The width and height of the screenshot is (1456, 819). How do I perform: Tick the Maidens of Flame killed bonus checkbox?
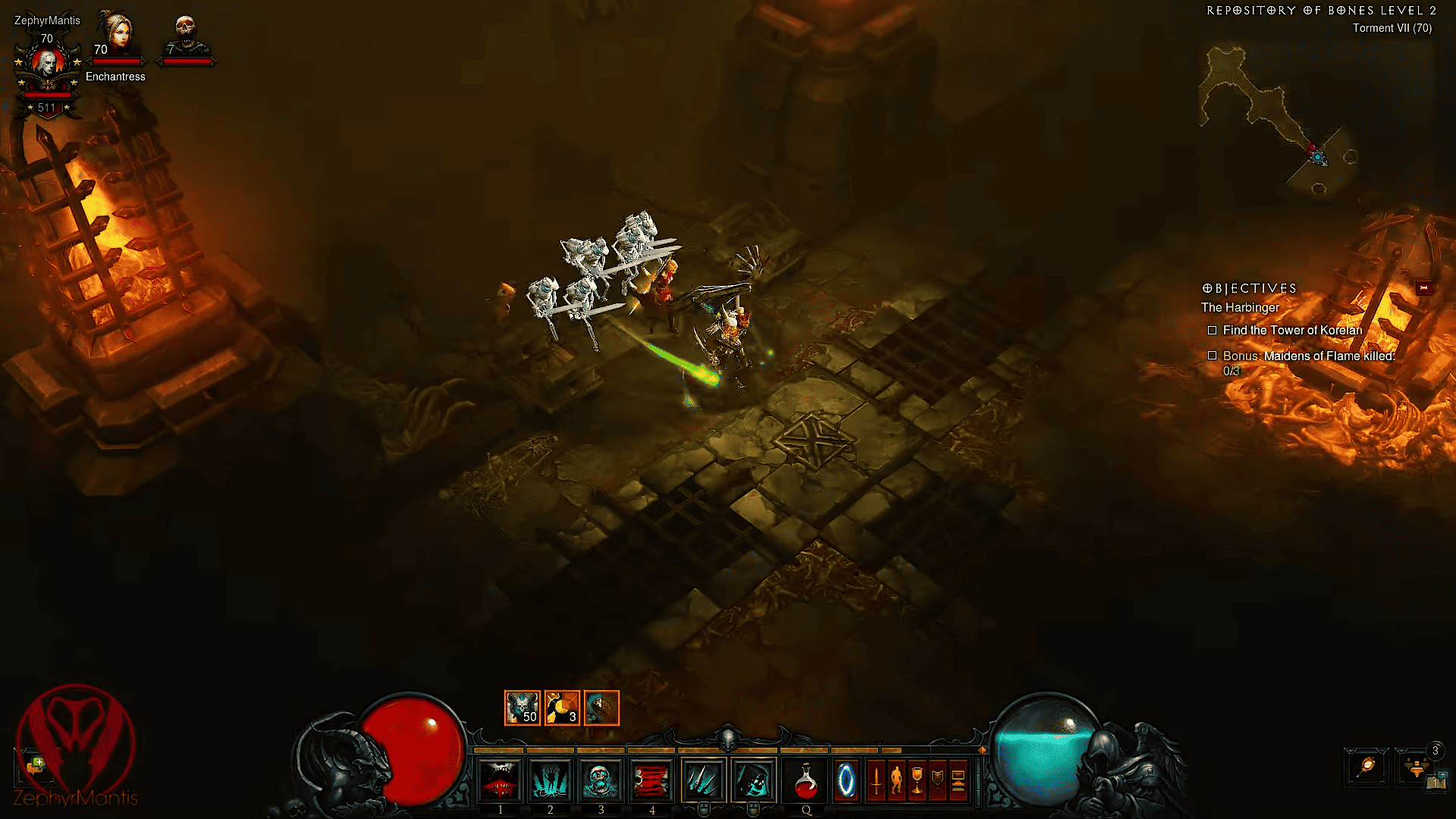click(x=1212, y=356)
